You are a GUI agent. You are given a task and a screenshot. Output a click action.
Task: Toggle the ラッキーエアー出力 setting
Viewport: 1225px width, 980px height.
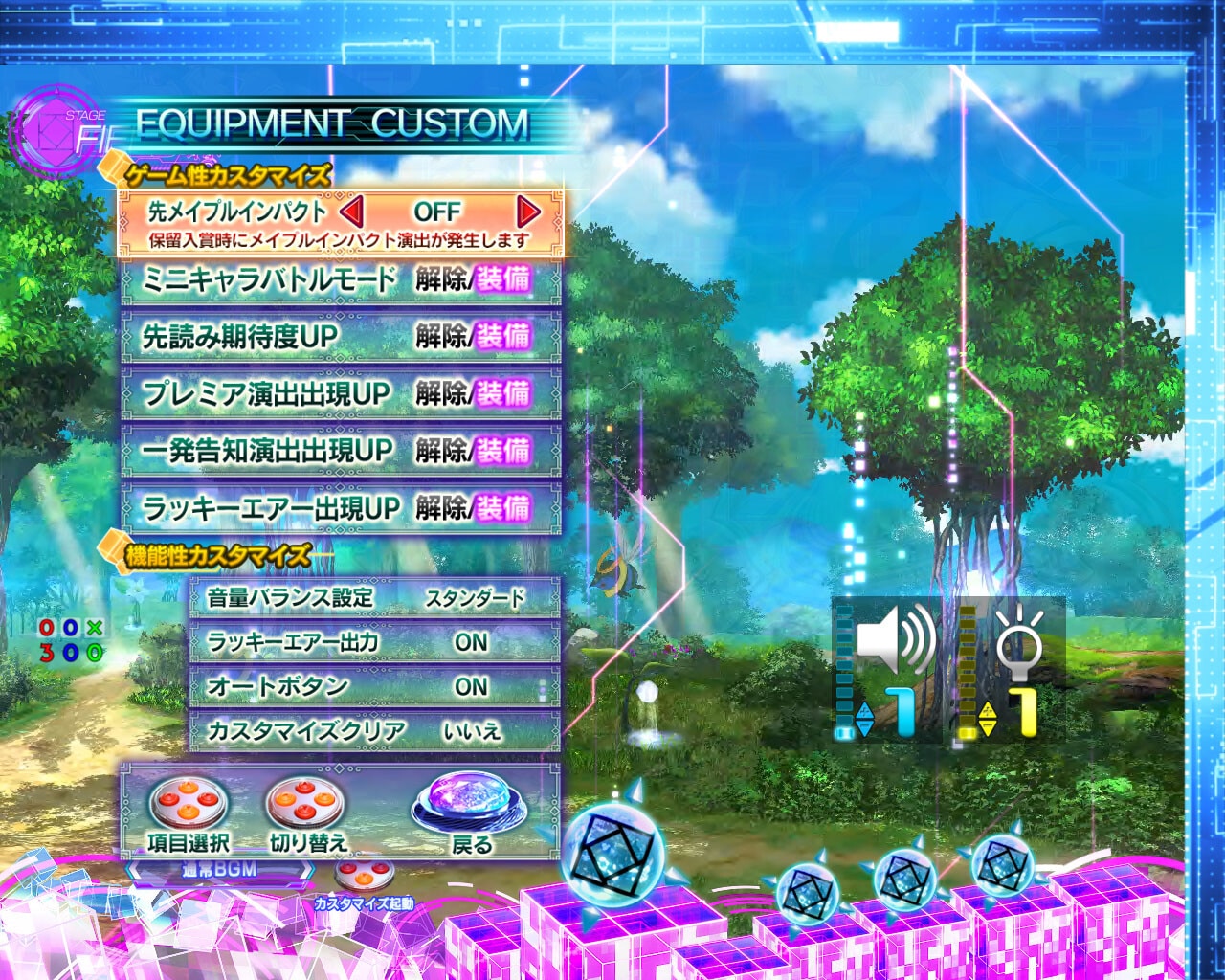point(374,642)
